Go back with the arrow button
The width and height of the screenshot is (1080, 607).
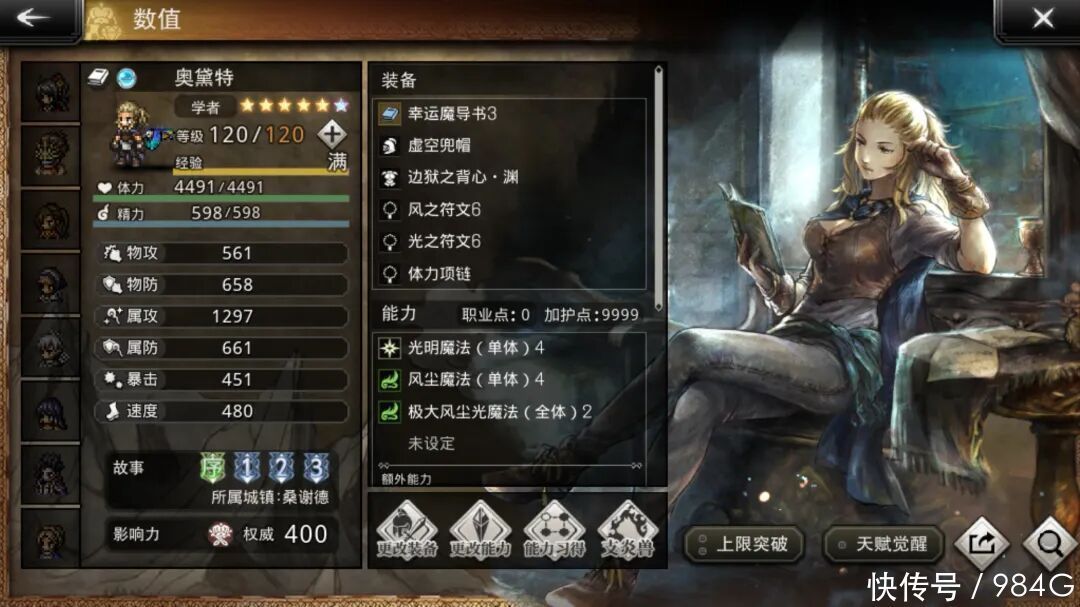point(36,18)
